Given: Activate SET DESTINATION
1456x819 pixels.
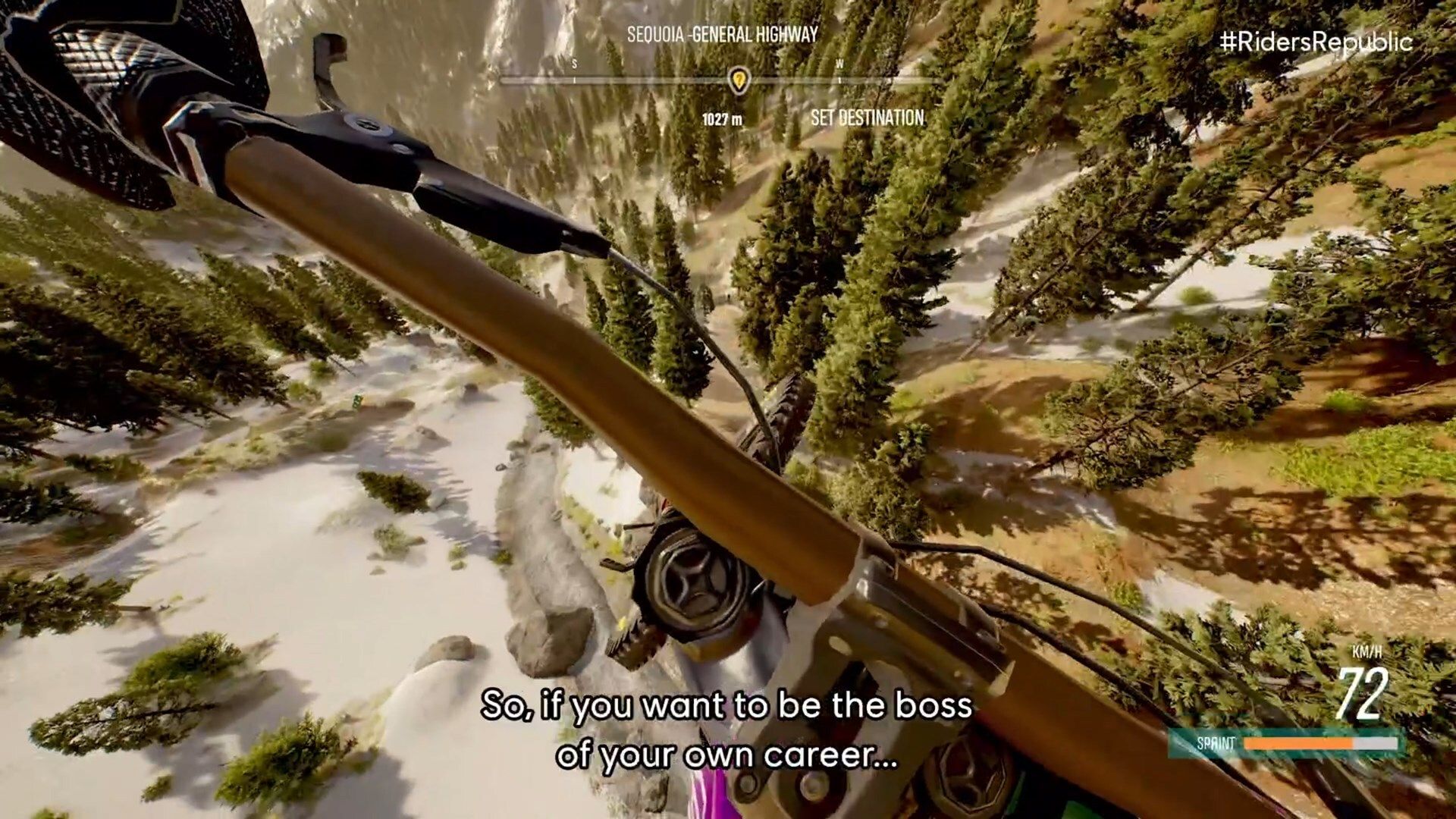Looking at the screenshot, I should point(869,117).
